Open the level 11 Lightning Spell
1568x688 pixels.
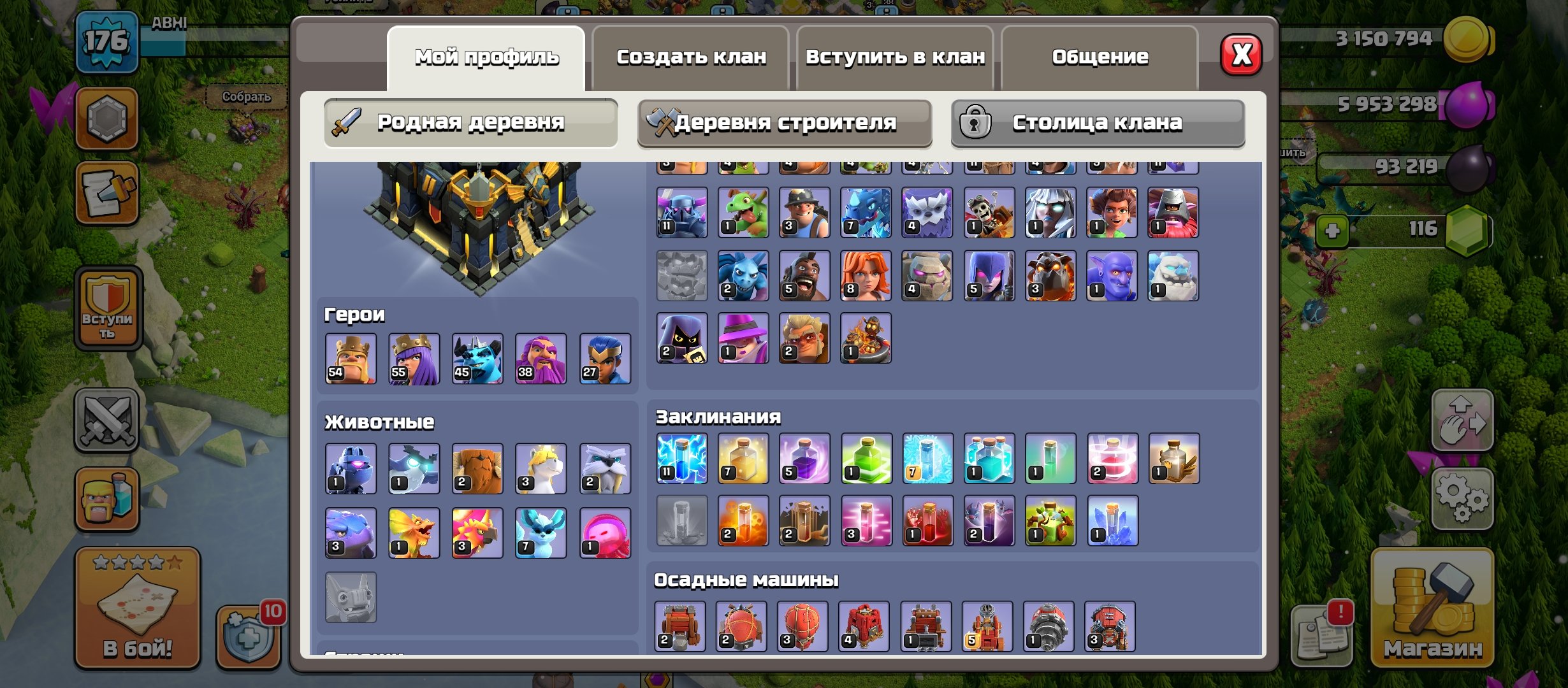coord(683,459)
